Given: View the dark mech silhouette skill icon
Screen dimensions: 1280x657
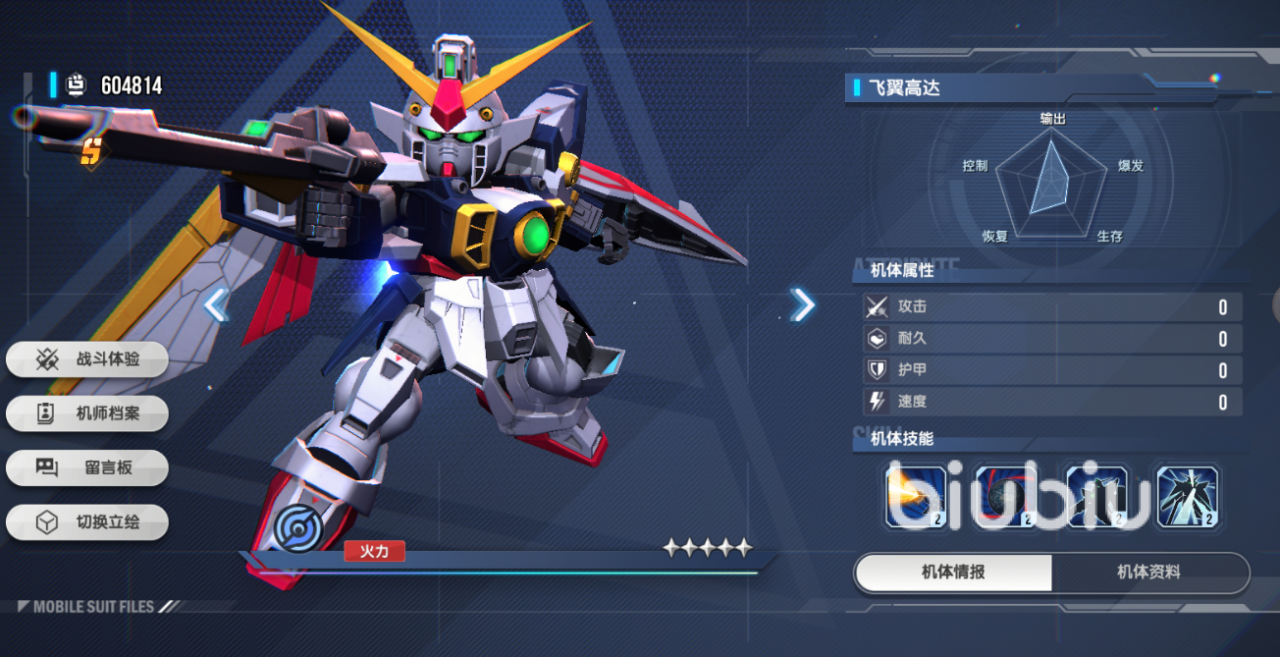Looking at the screenshot, I should pos(1097,496).
